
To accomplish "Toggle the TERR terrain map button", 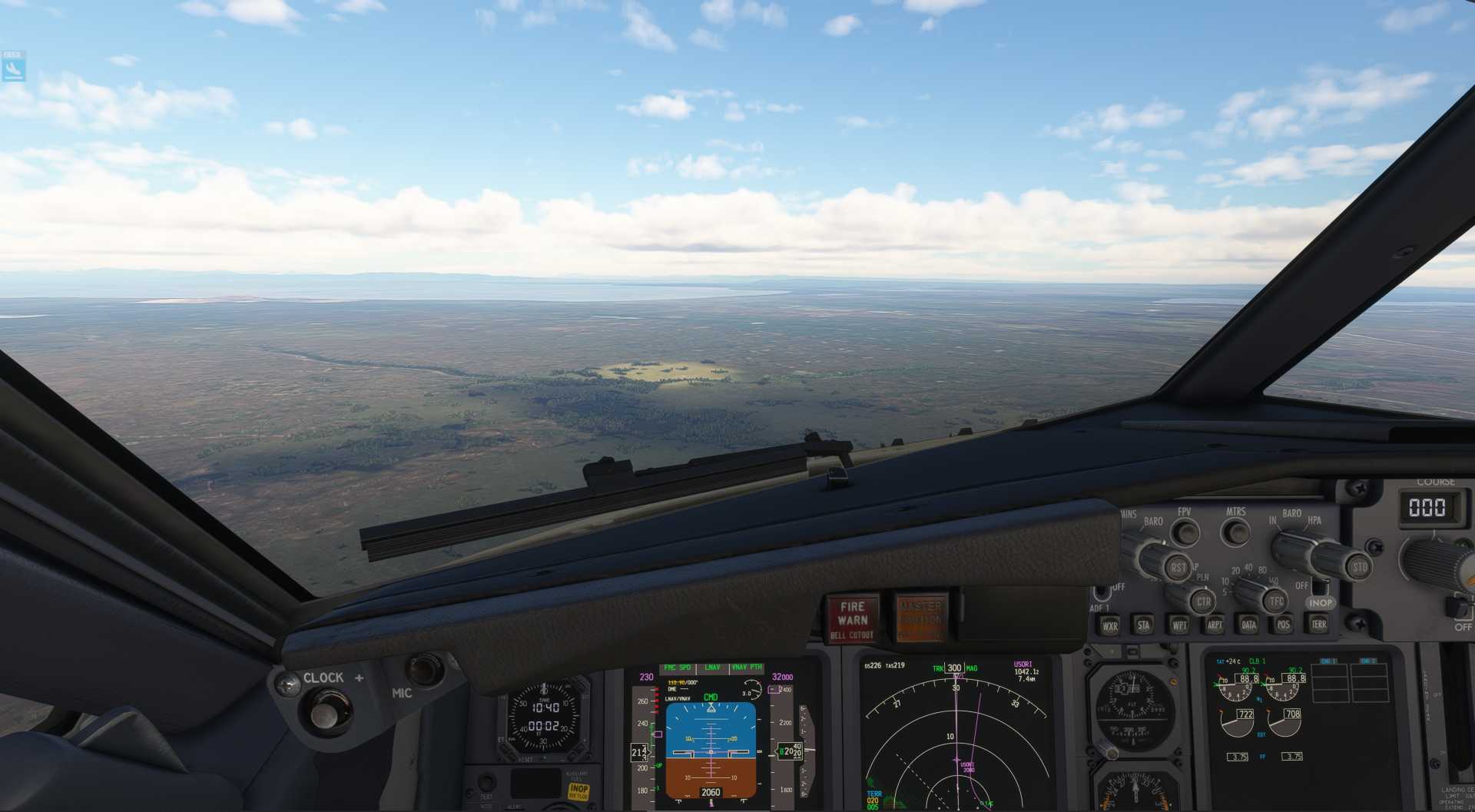I will 1318,624.
